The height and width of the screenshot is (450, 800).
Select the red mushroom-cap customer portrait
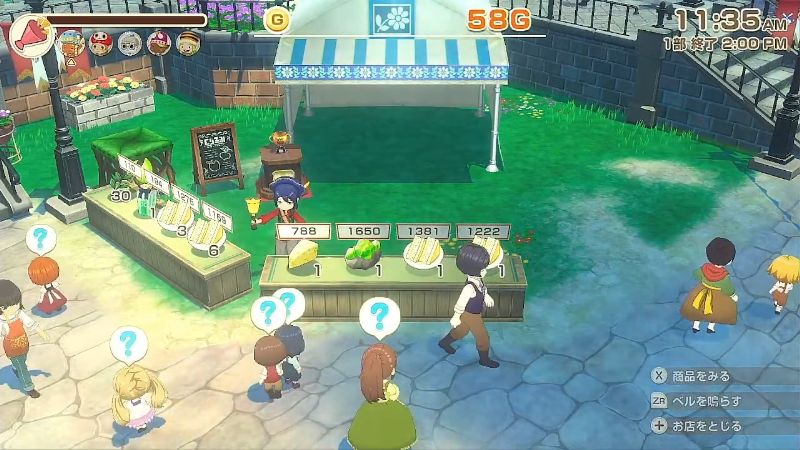(100, 42)
